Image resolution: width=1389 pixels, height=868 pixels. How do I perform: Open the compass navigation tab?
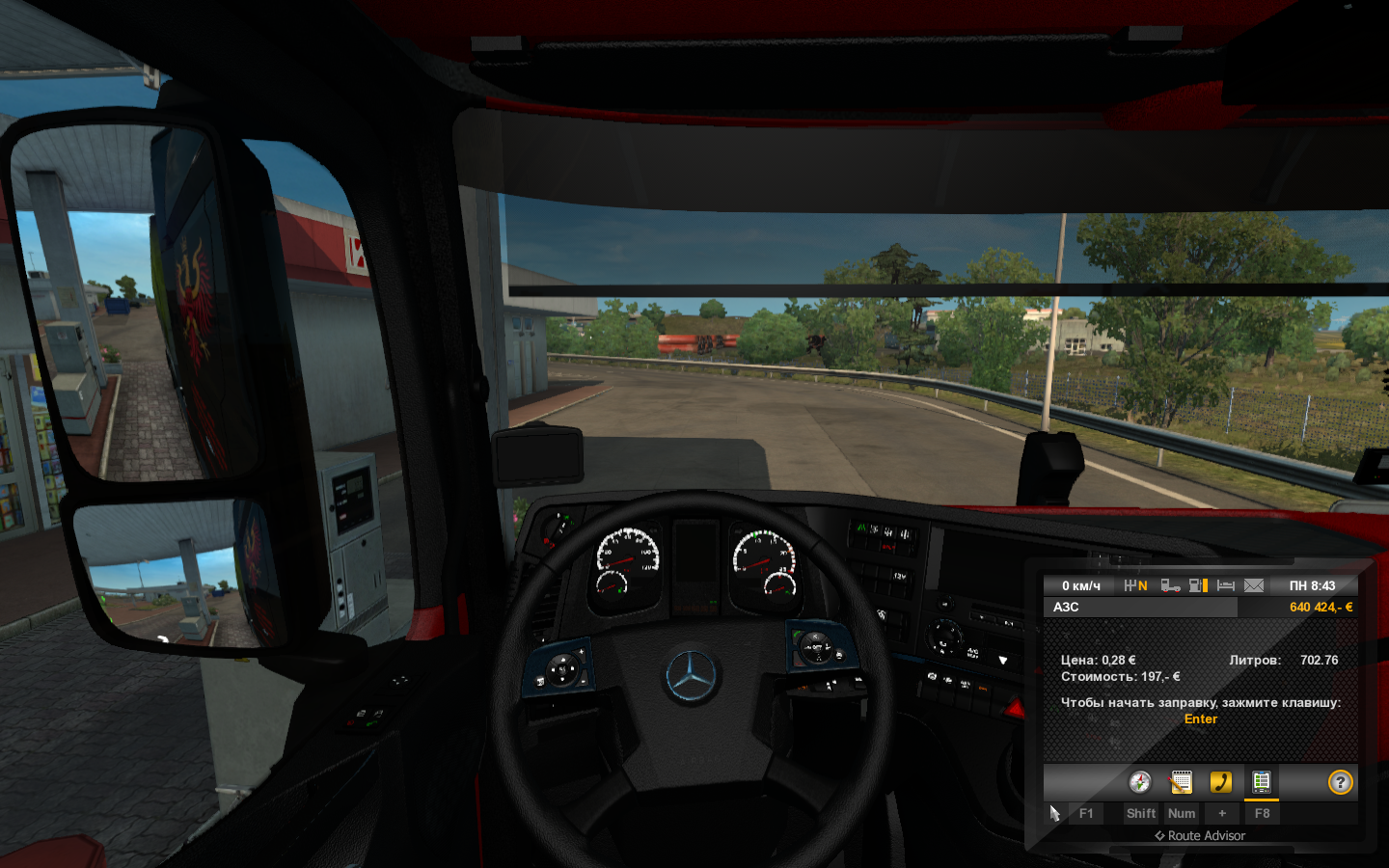click(x=1140, y=782)
